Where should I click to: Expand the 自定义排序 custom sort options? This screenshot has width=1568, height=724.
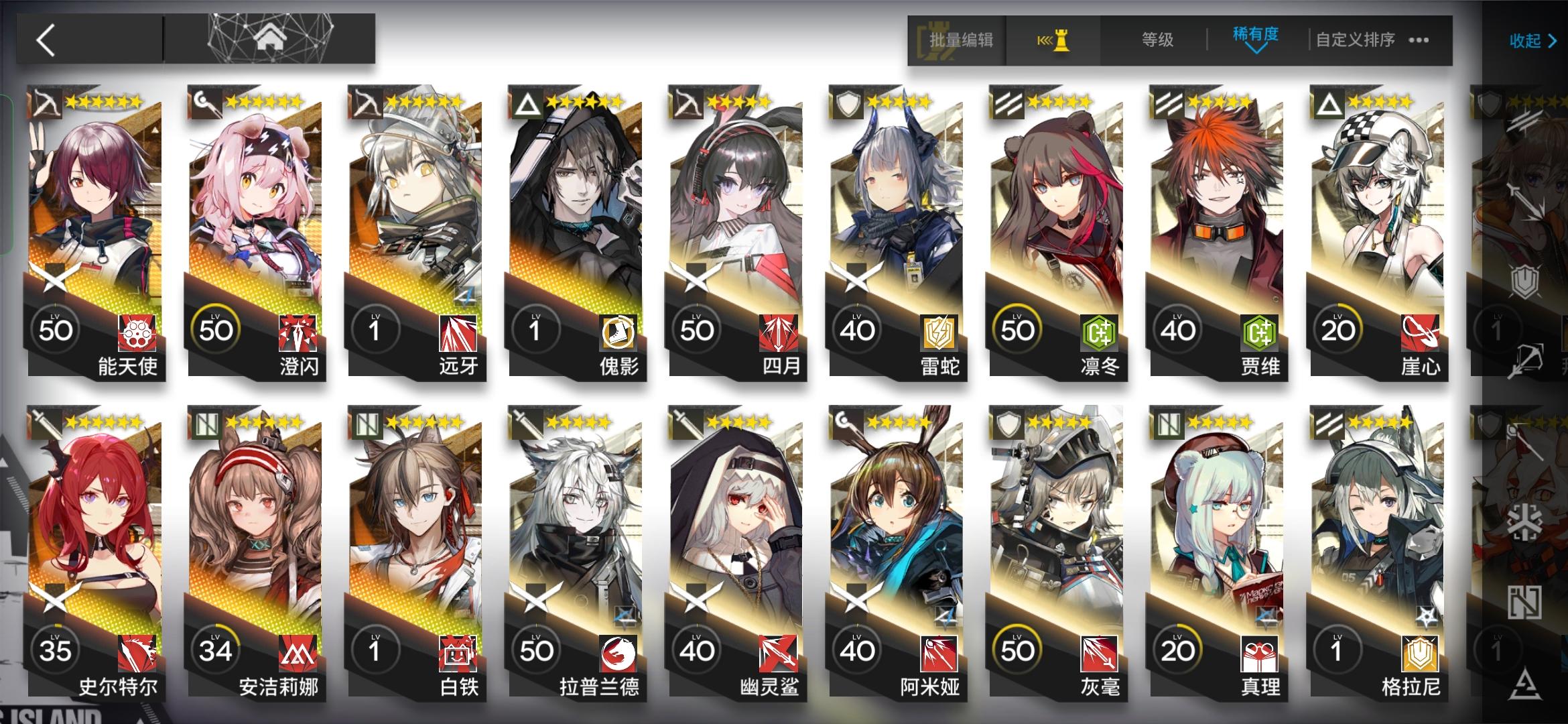coord(1354,40)
